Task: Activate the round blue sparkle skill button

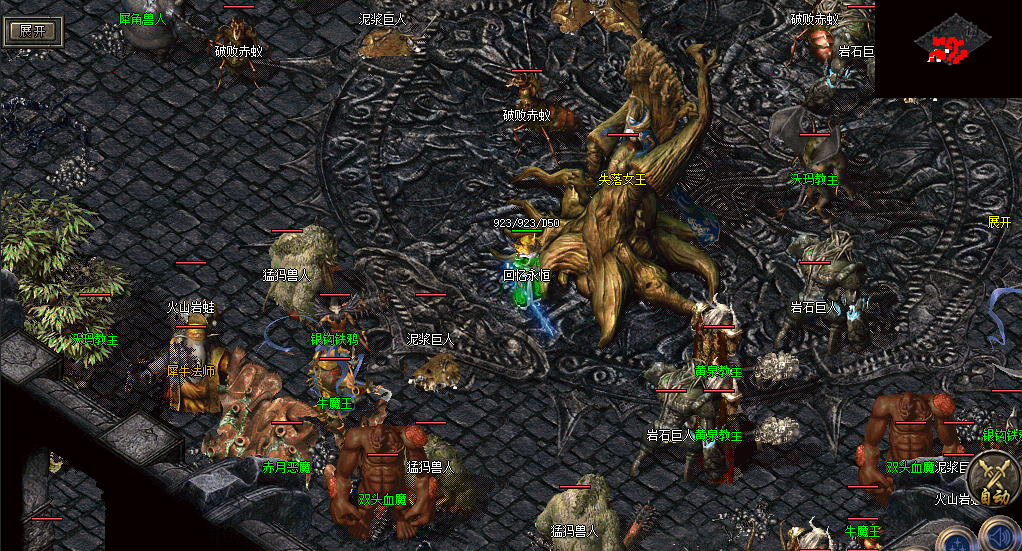Action: (x=956, y=541)
